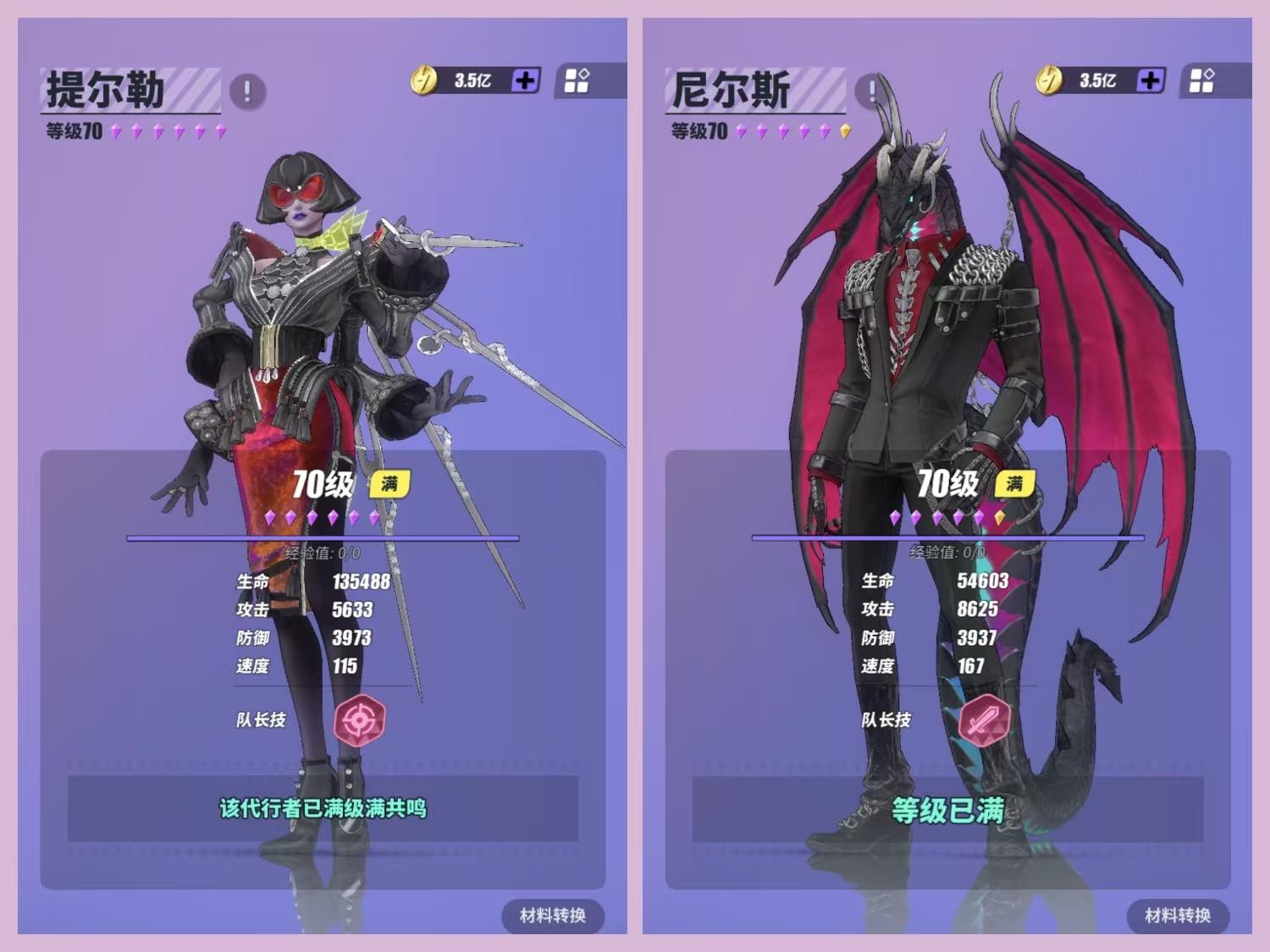Click the exclamation info icon next to 尼尔斯
This screenshot has width=1270, height=952.
[x=870, y=90]
